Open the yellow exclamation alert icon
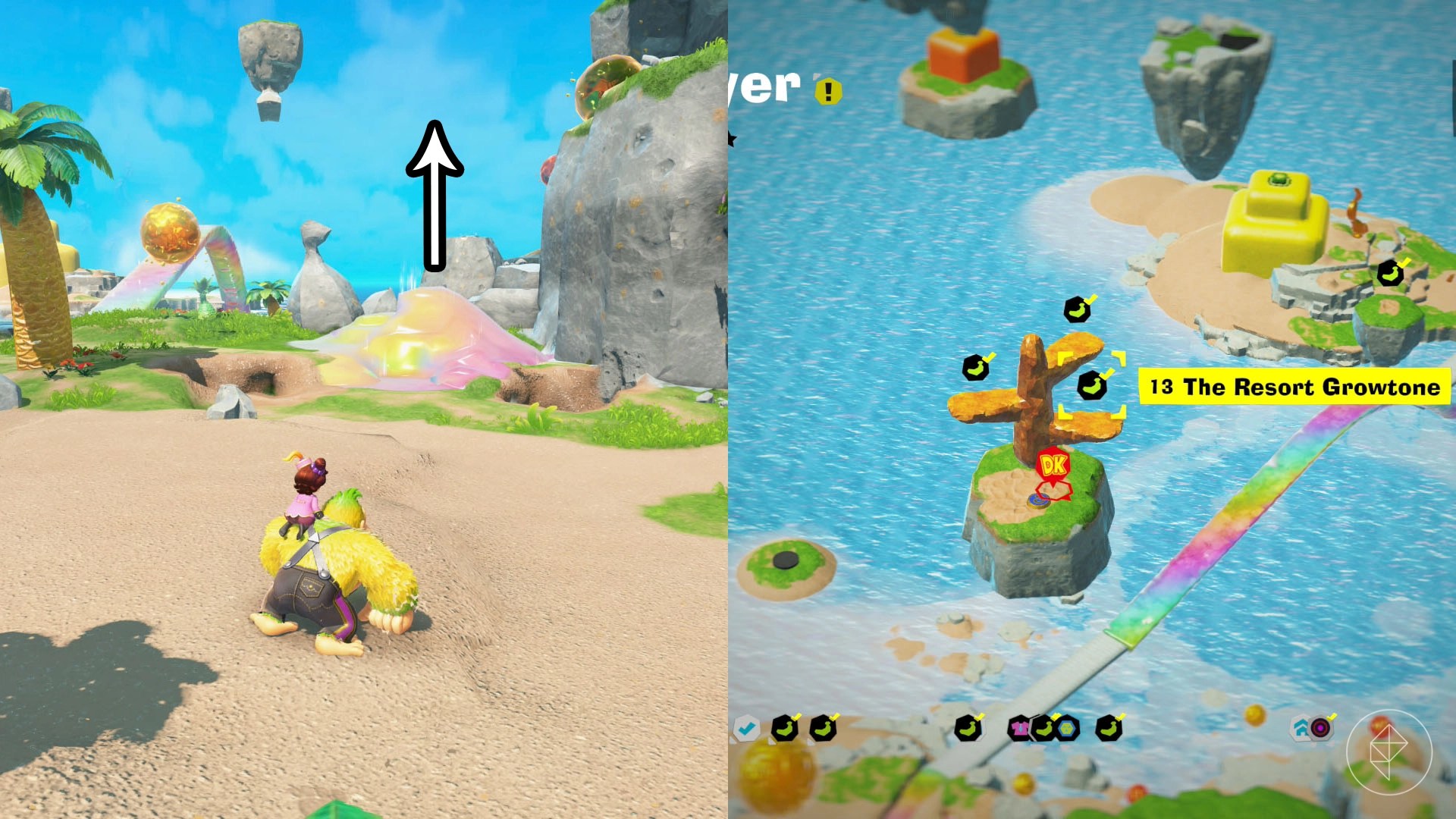This screenshot has width=1456, height=819. pyautogui.click(x=828, y=92)
